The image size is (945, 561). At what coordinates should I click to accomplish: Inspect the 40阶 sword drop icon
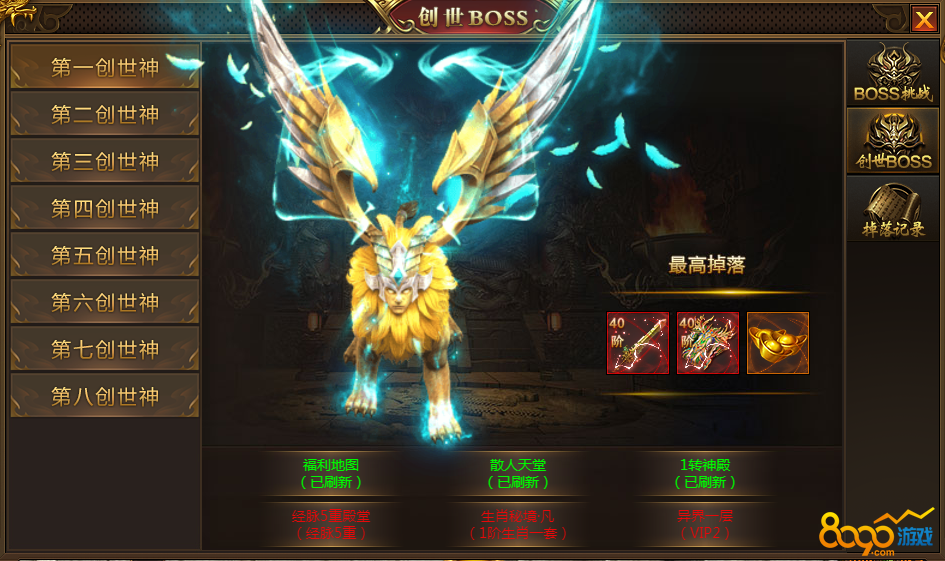[x=638, y=343]
